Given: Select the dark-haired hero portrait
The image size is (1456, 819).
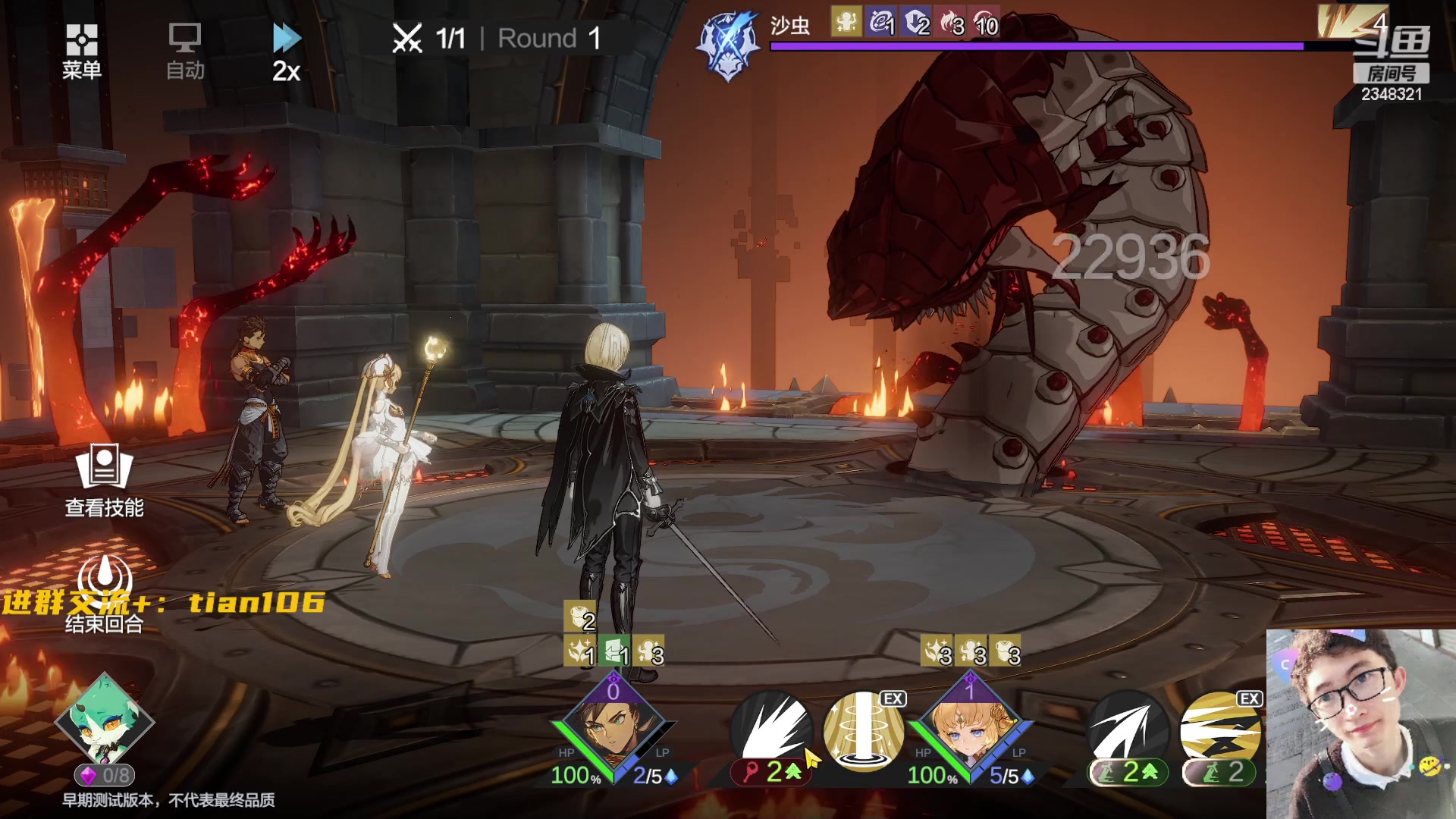Looking at the screenshot, I should [613, 730].
